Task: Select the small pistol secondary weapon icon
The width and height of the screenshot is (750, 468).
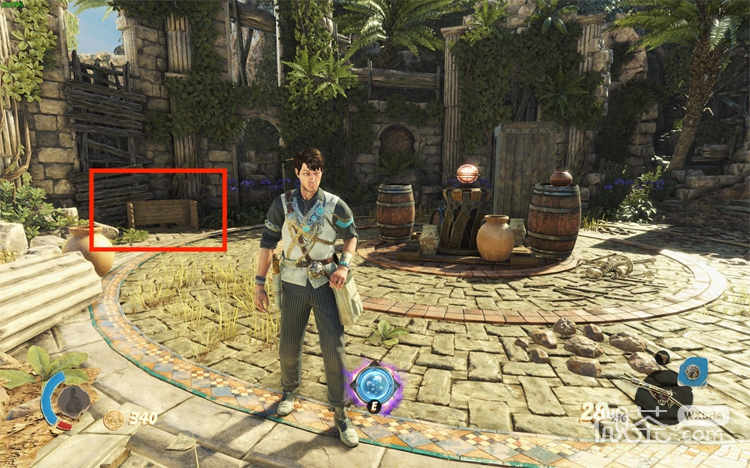Action: click(661, 357)
